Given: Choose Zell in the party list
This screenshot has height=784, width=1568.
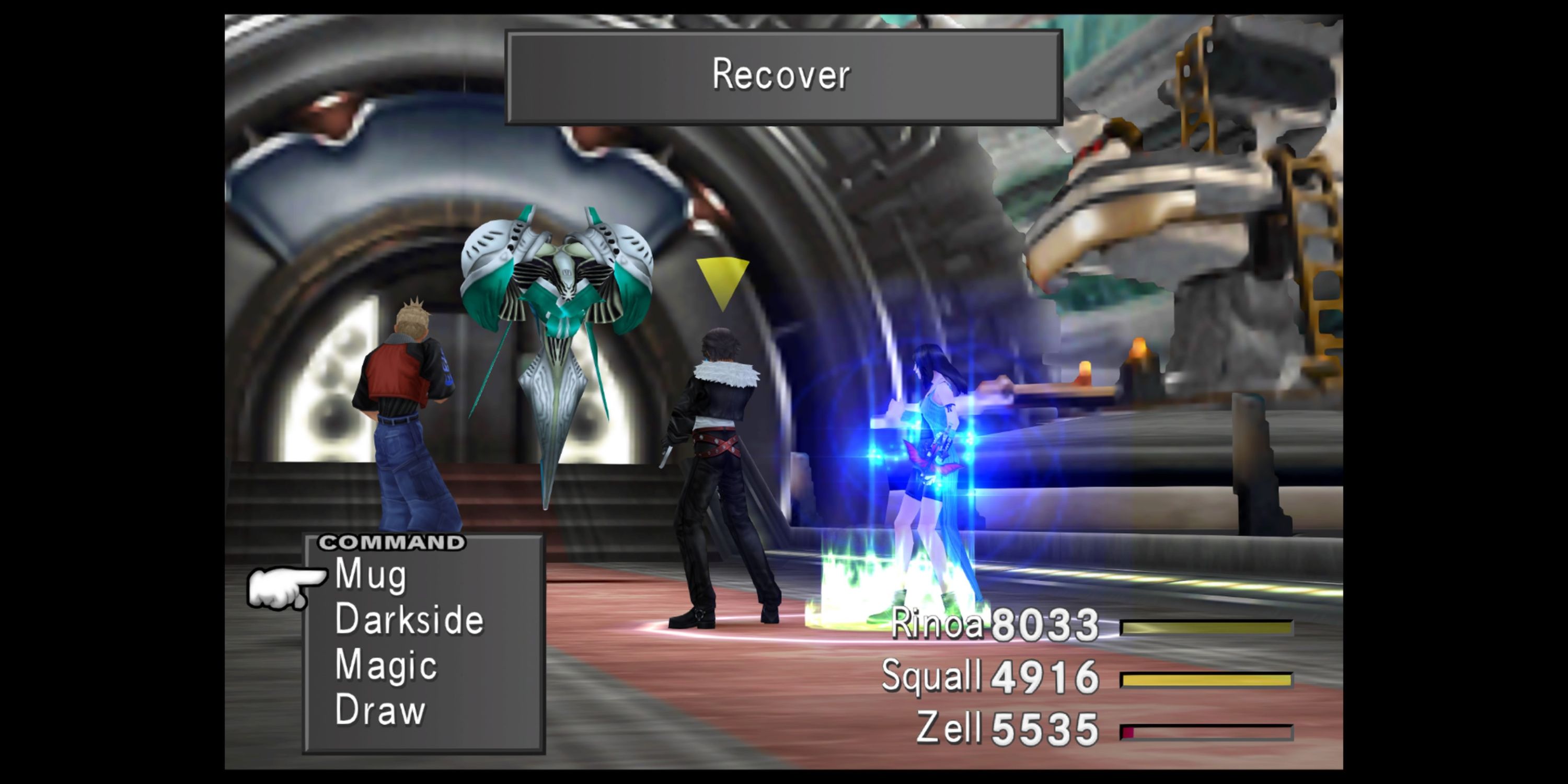Looking at the screenshot, I should pyautogui.click(x=948, y=728).
